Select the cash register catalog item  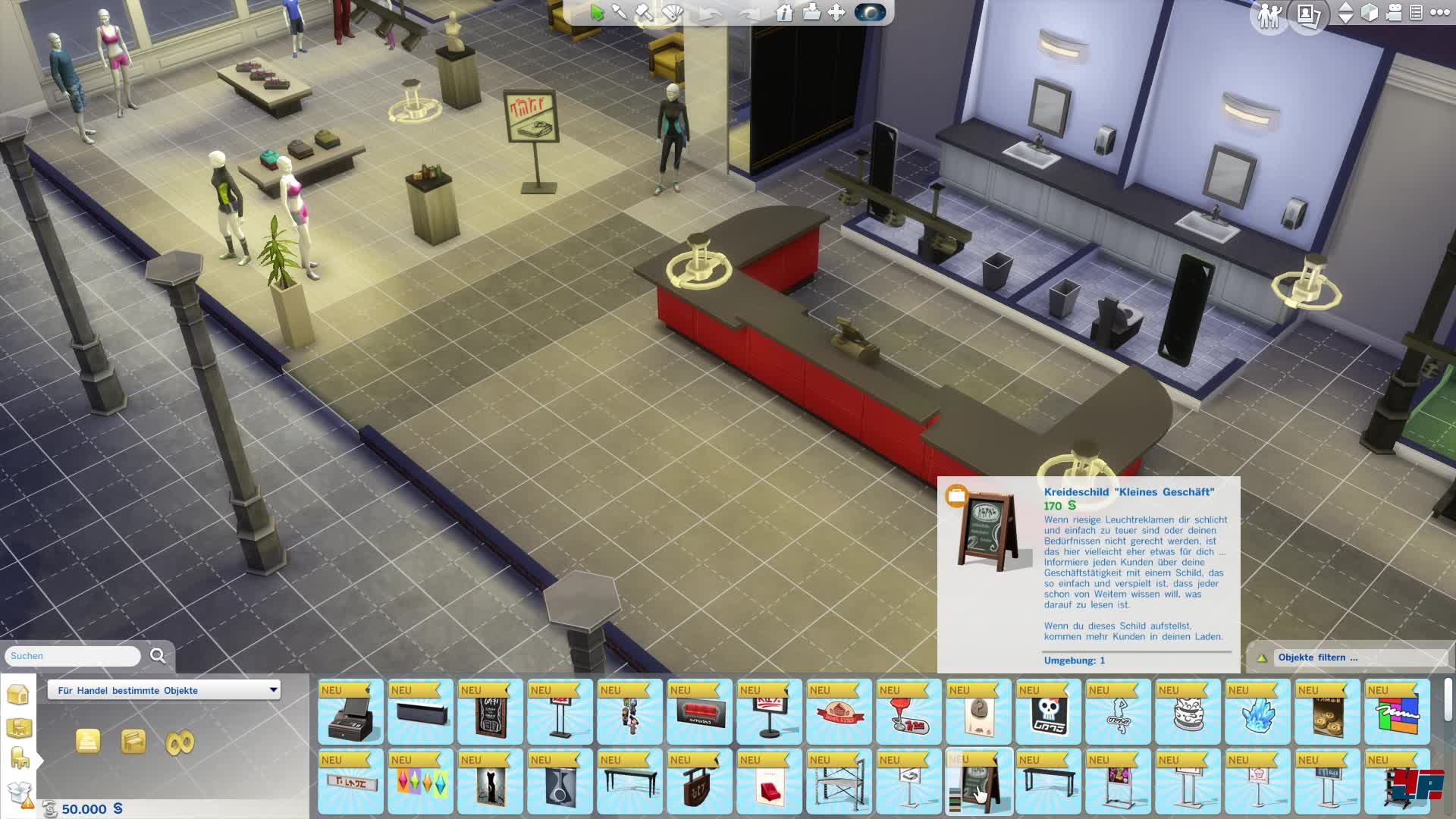pos(350,713)
